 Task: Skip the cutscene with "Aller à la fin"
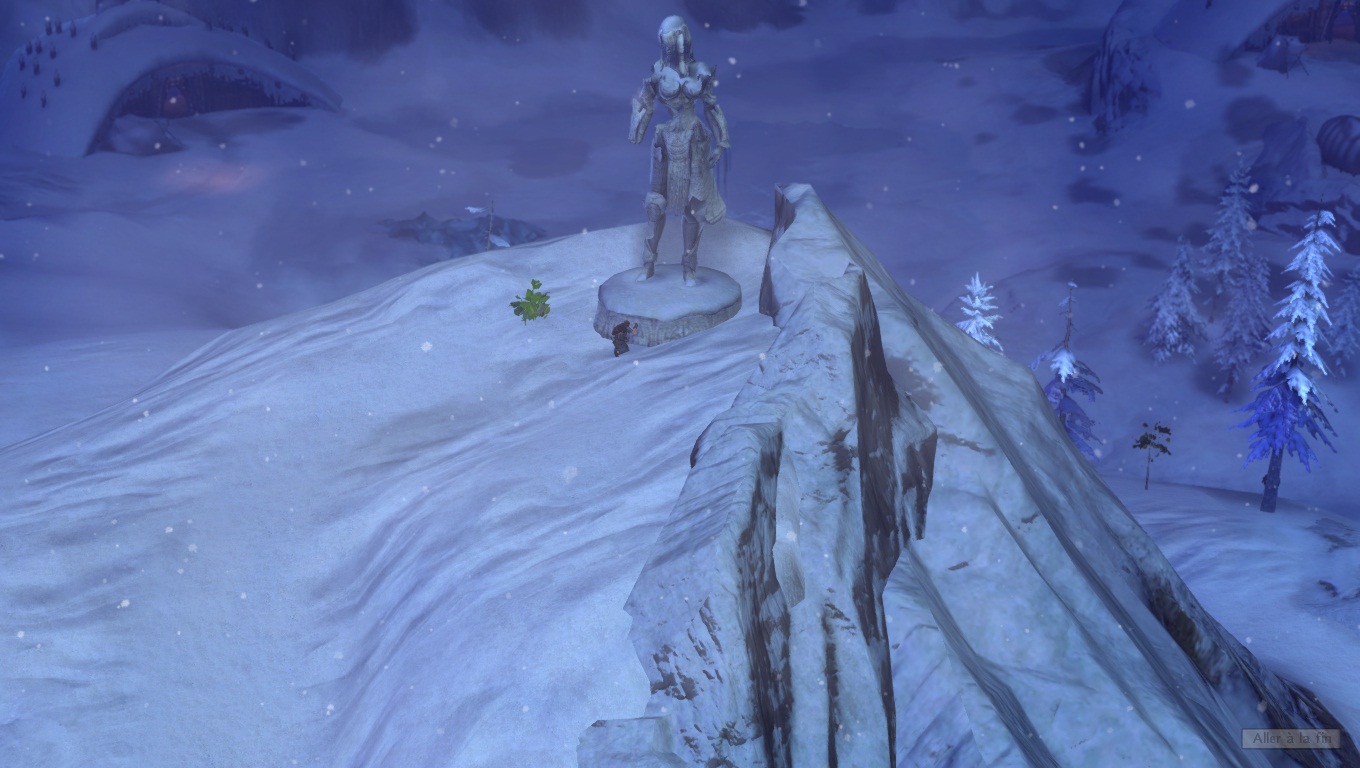coord(1290,738)
